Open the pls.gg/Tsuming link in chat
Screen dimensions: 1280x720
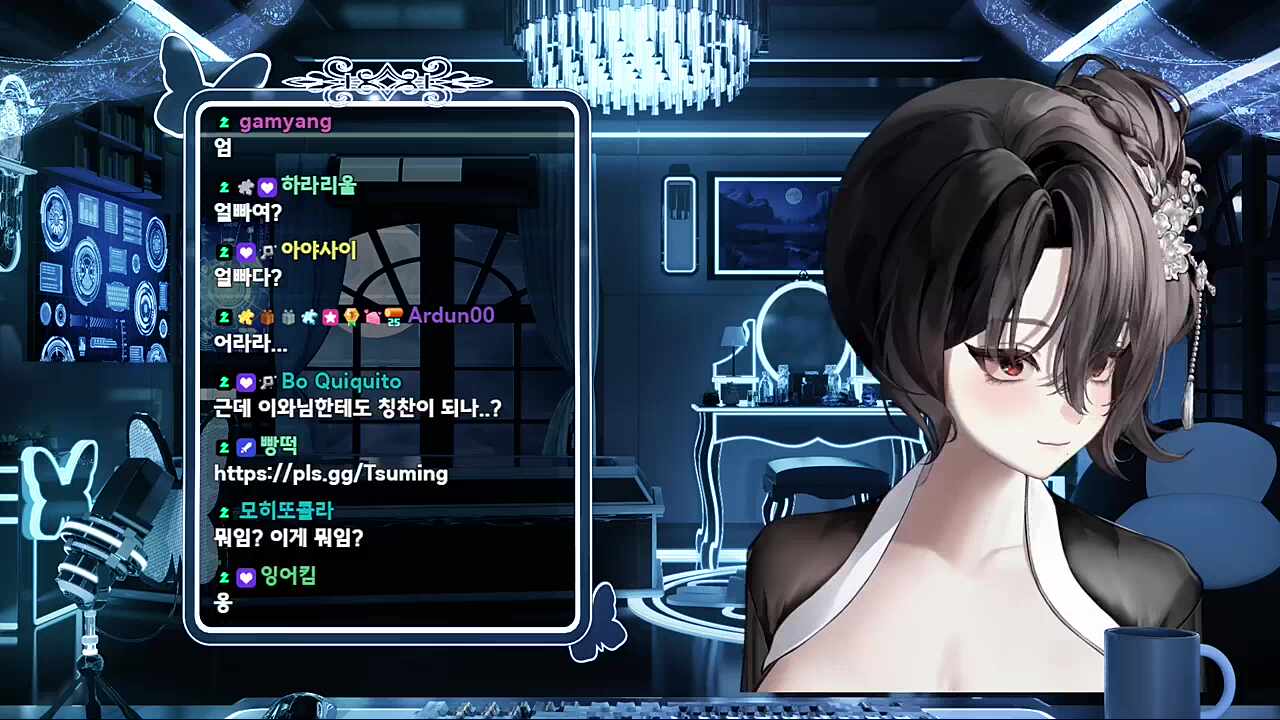[331, 474]
